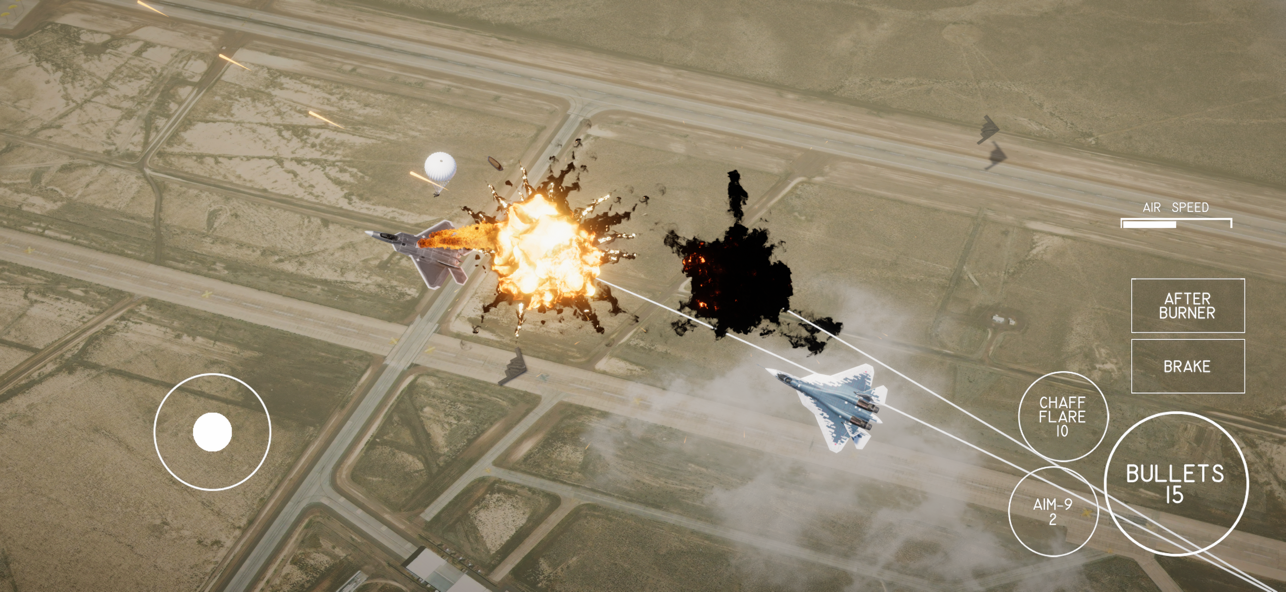Click the virtual joystick knob

pos(212,432)
